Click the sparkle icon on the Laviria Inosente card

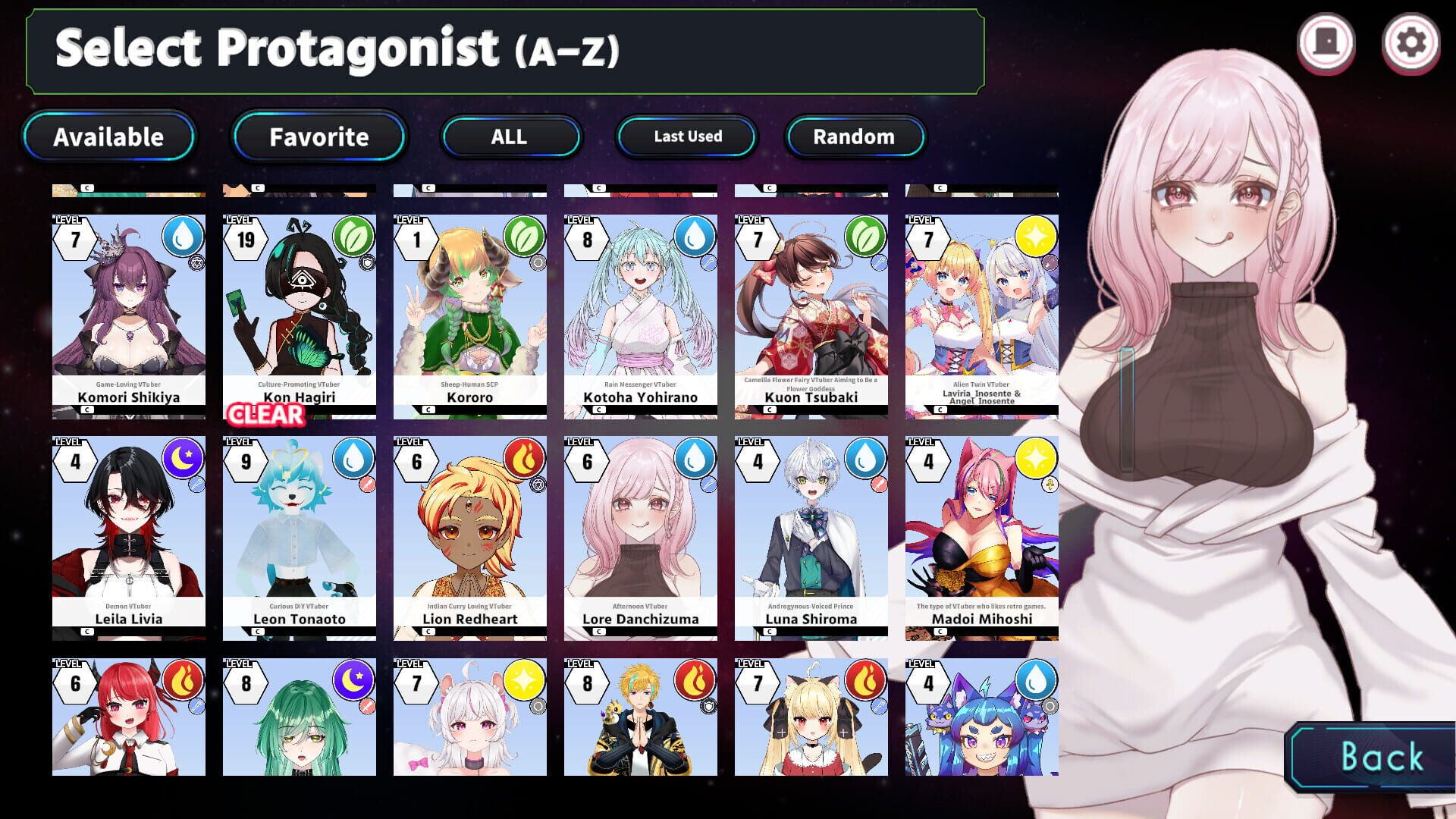click(1036, 239)
